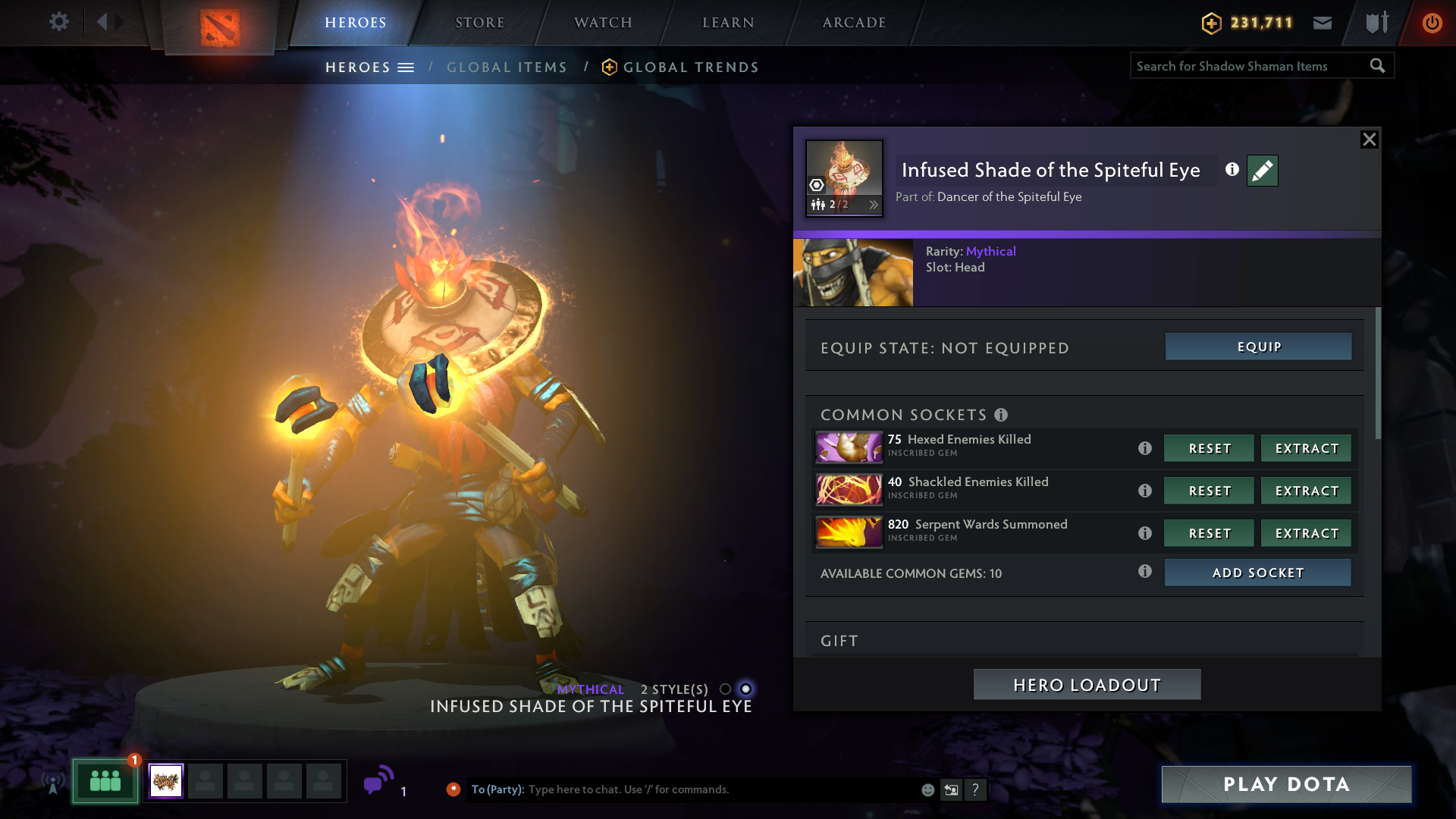Reset the Hexed Enemies Killed gem
The width and height of the screenshot is (1456, 819).
click(x=1209, y=449)
